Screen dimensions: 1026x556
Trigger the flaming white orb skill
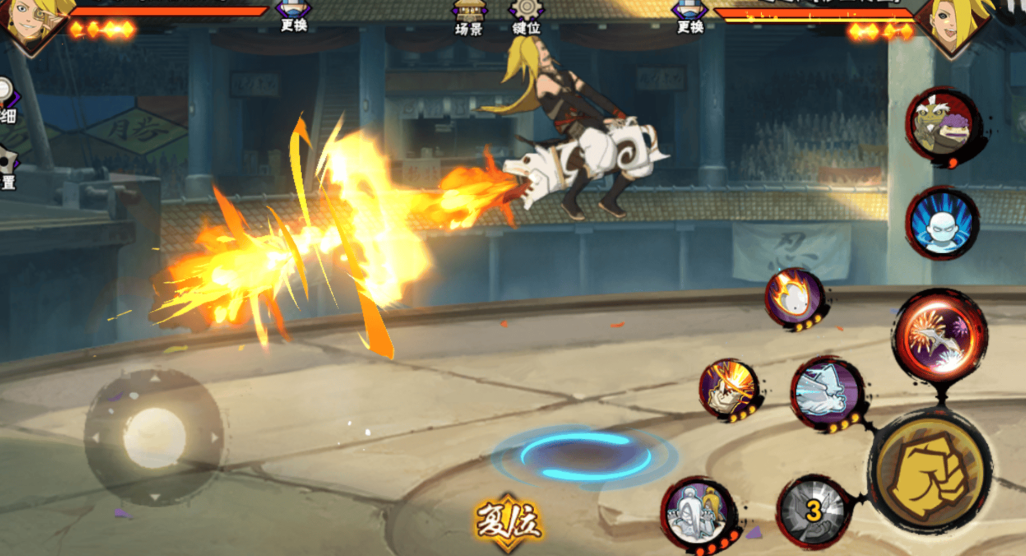795,297
